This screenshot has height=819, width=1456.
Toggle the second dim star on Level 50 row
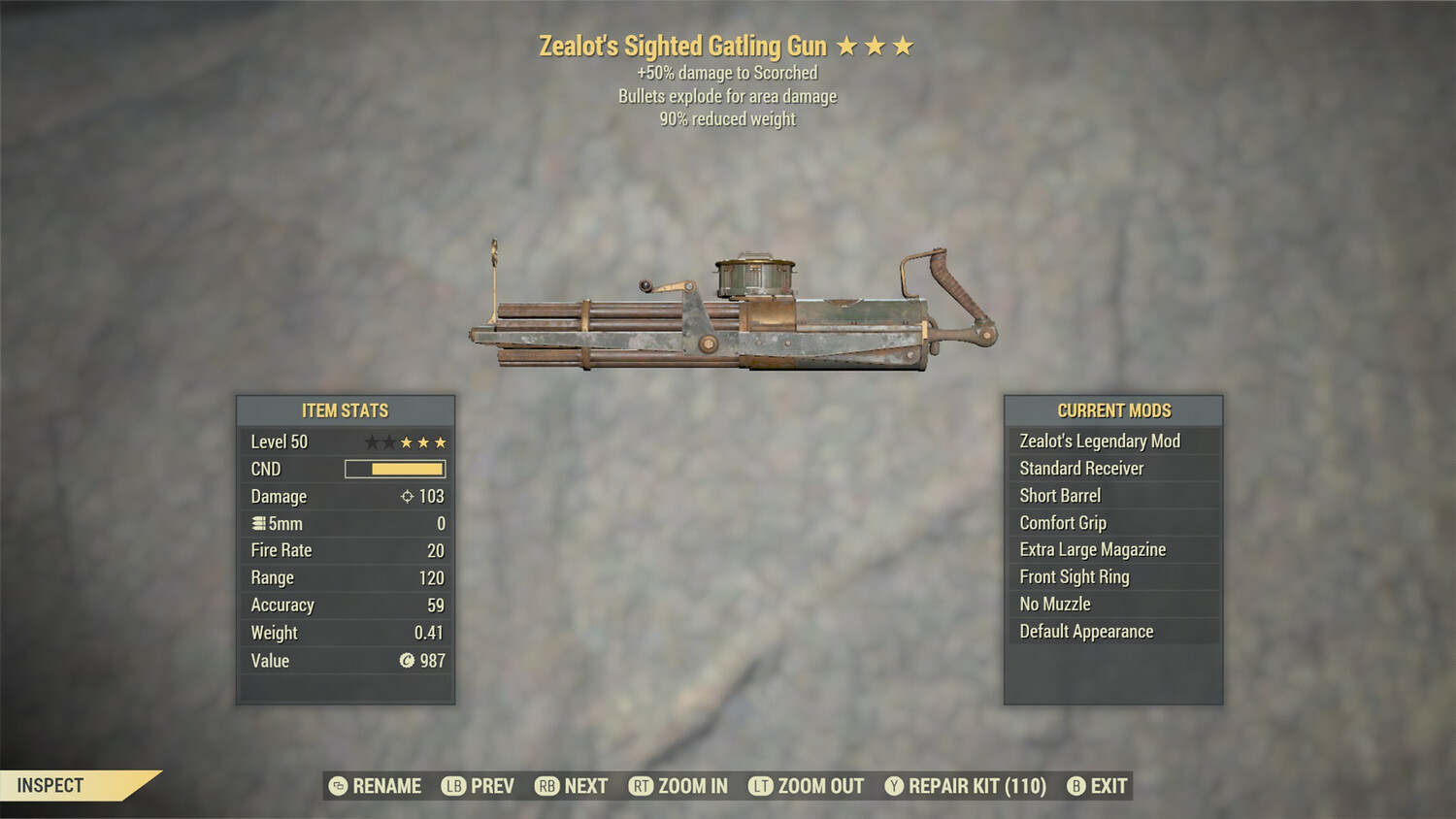(x=391, y=442)
